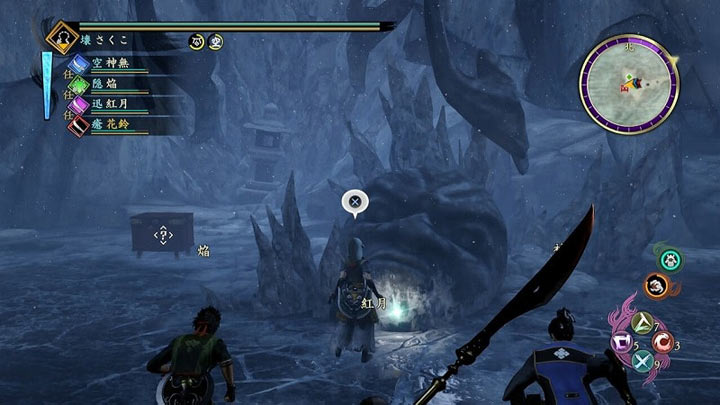720x405 pixels.
Task: Activate the green triangle skill with 7 uses
Action: coord(641,322)
